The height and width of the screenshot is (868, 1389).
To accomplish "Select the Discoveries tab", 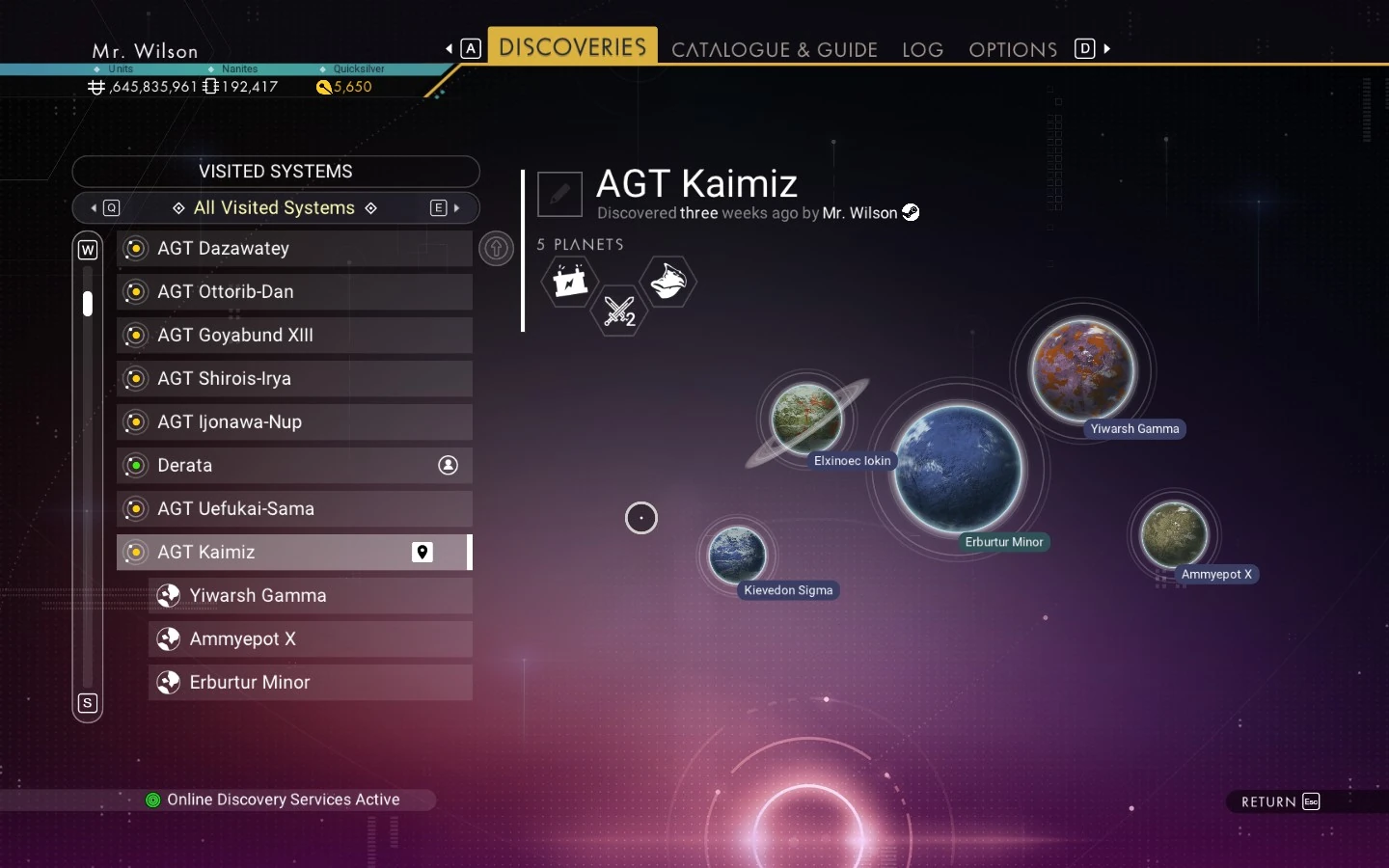I will tap(572, 47).
